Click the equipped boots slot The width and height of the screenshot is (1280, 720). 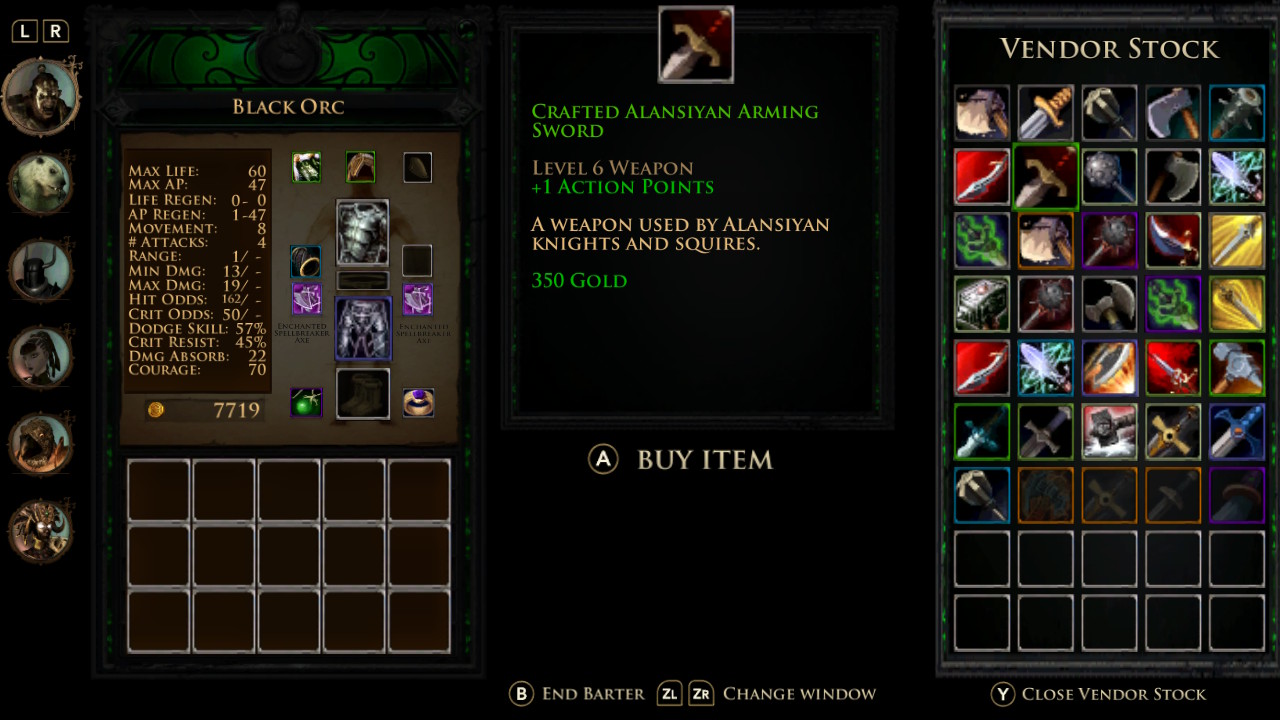[x=362, y=393]
